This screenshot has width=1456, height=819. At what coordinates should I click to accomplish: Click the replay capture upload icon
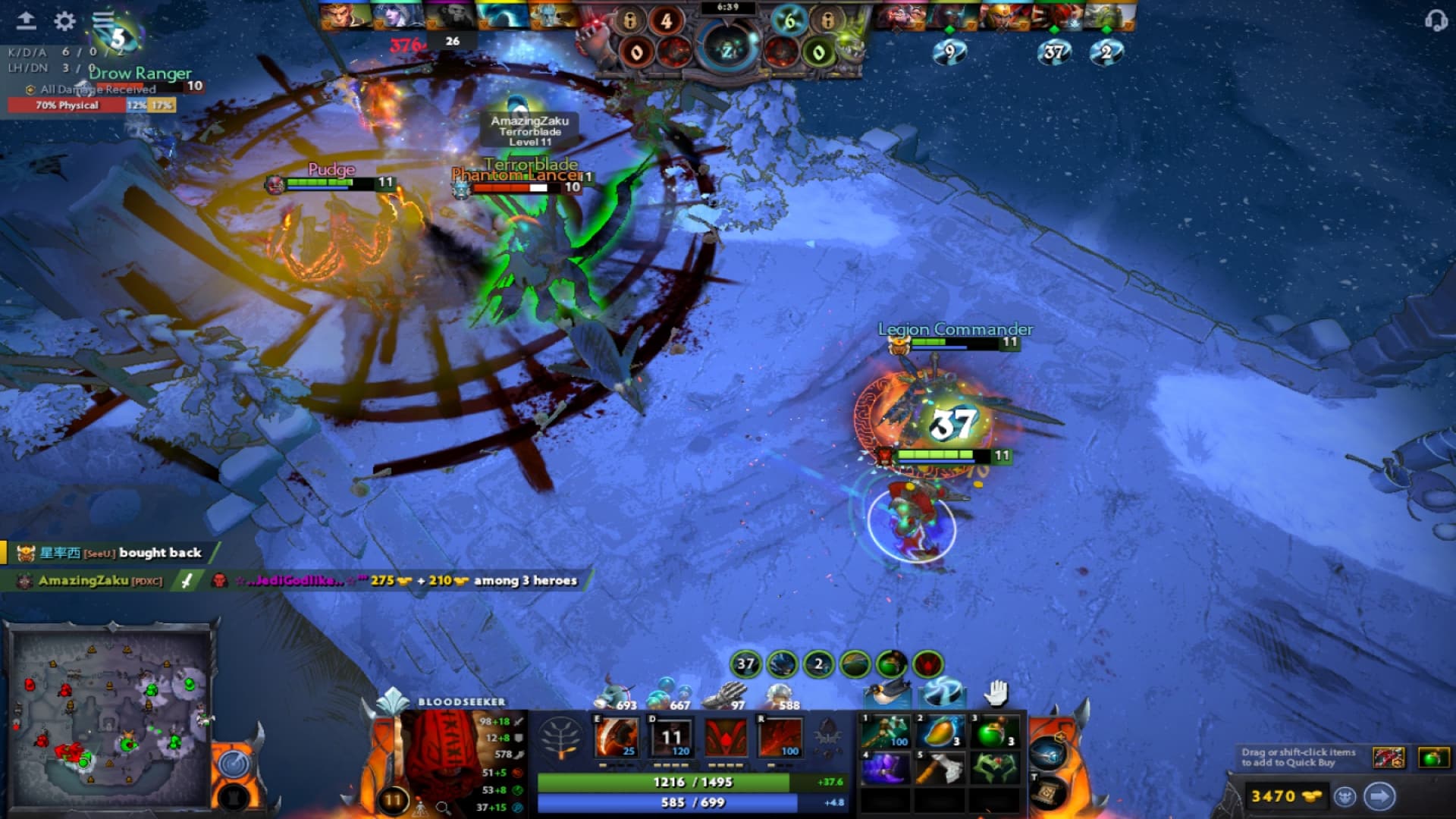28,20
